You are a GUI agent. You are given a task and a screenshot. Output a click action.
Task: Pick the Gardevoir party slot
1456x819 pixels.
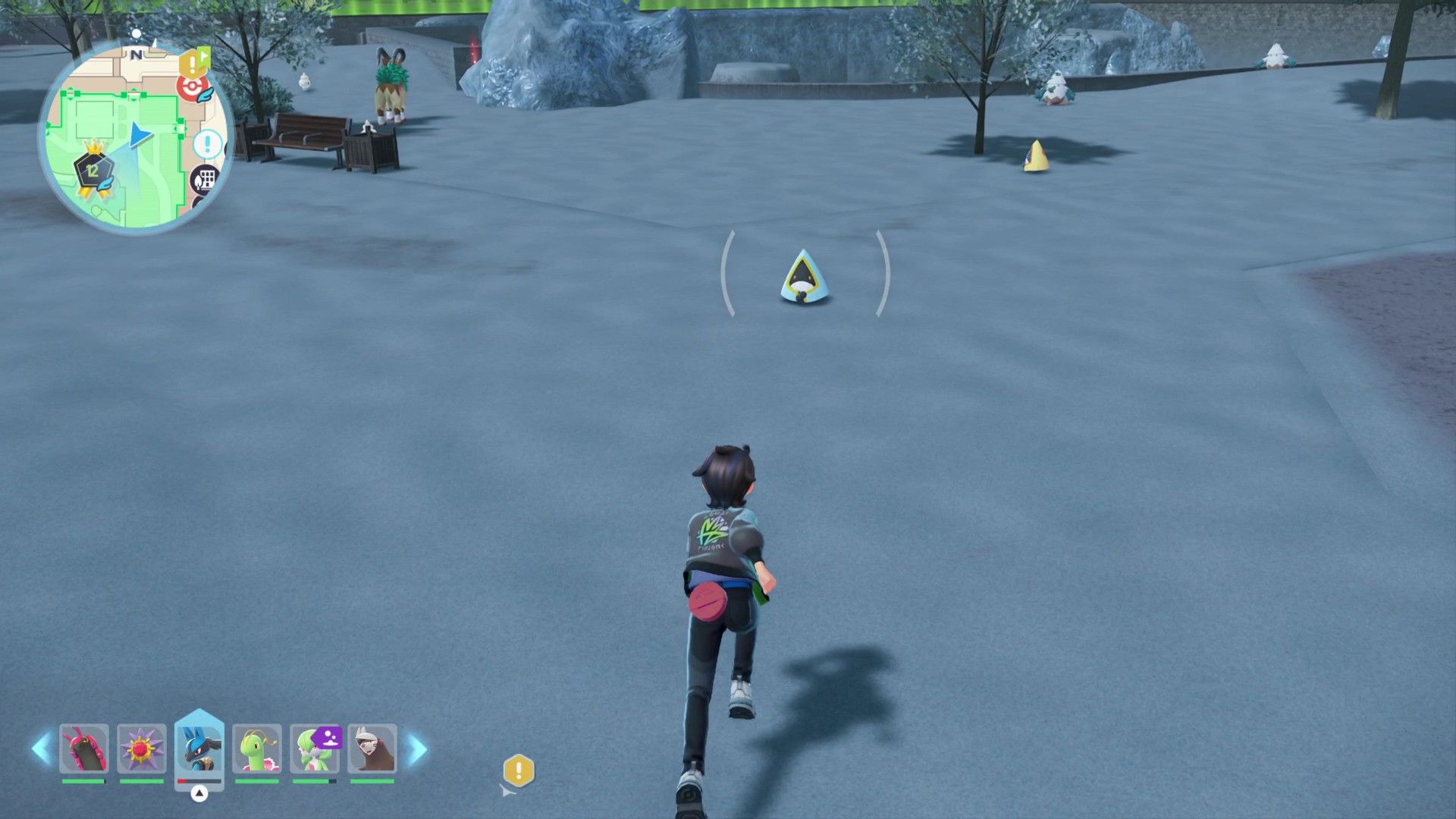pos(315,748)
